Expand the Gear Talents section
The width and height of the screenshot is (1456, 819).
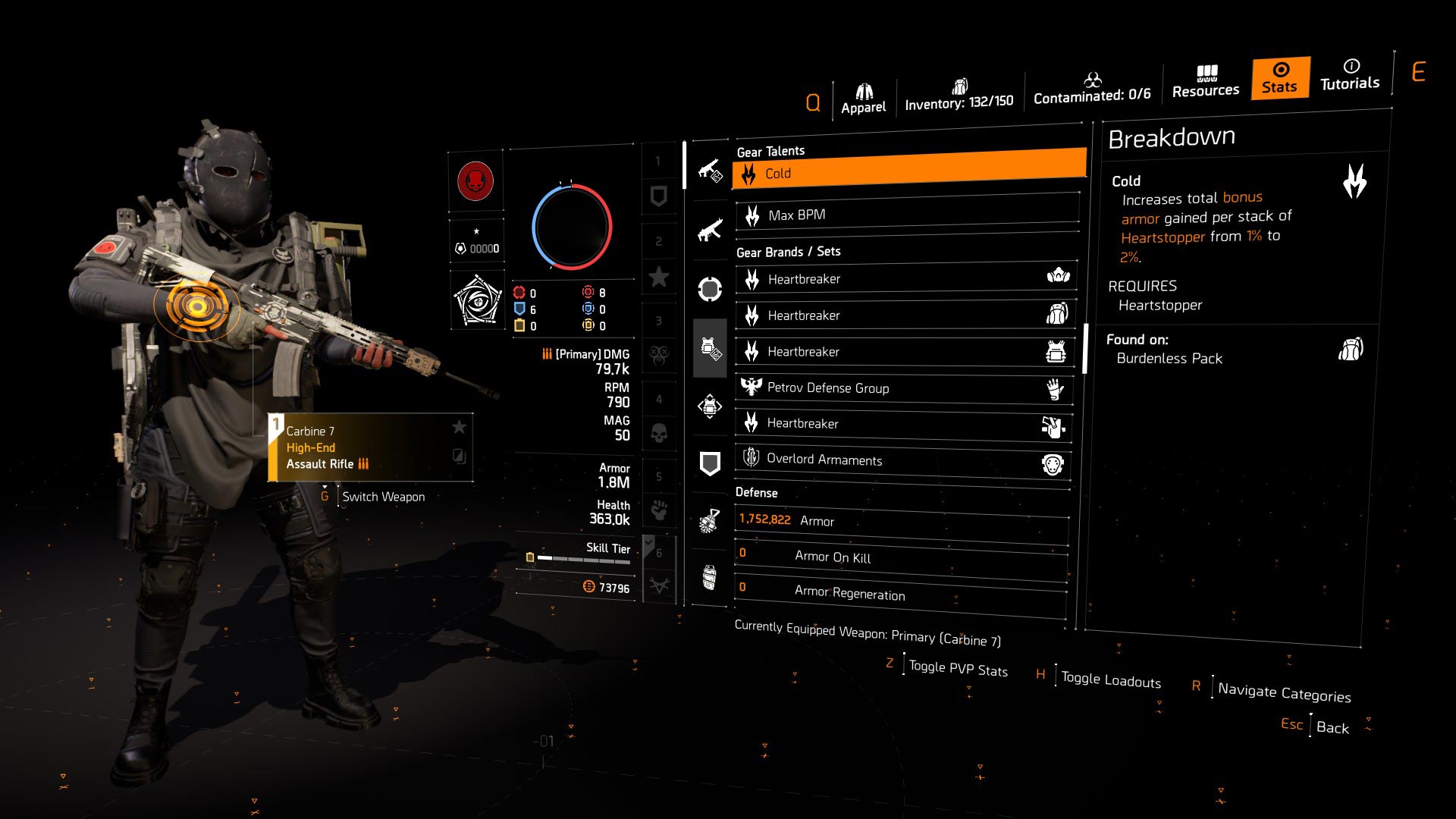pos(770,150)
